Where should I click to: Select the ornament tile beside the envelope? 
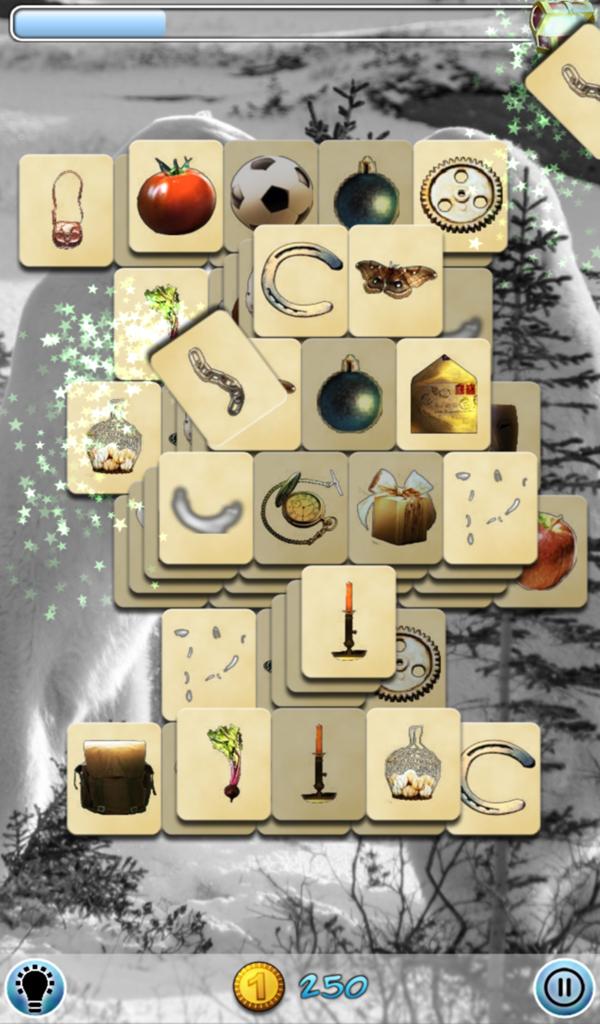click(349, 395)
